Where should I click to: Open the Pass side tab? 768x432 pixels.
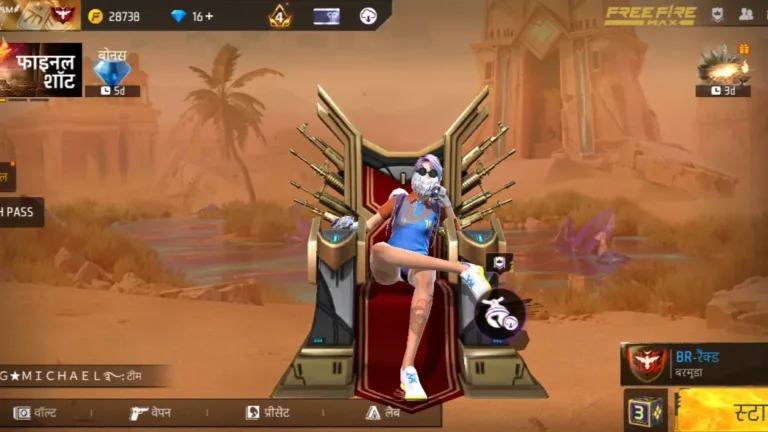coord(20,212)
